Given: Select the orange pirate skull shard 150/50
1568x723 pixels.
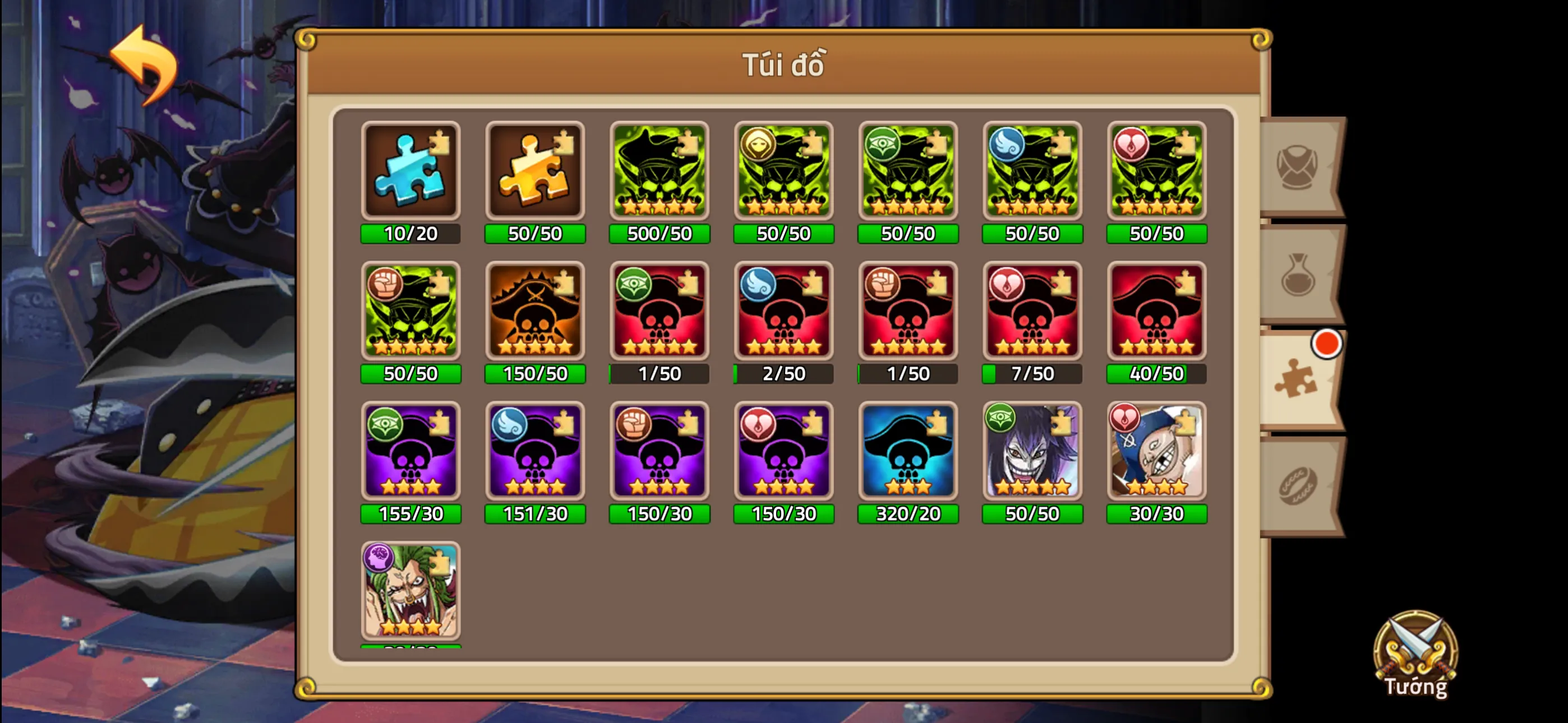Looking at the screenshot, I should 536,312.
